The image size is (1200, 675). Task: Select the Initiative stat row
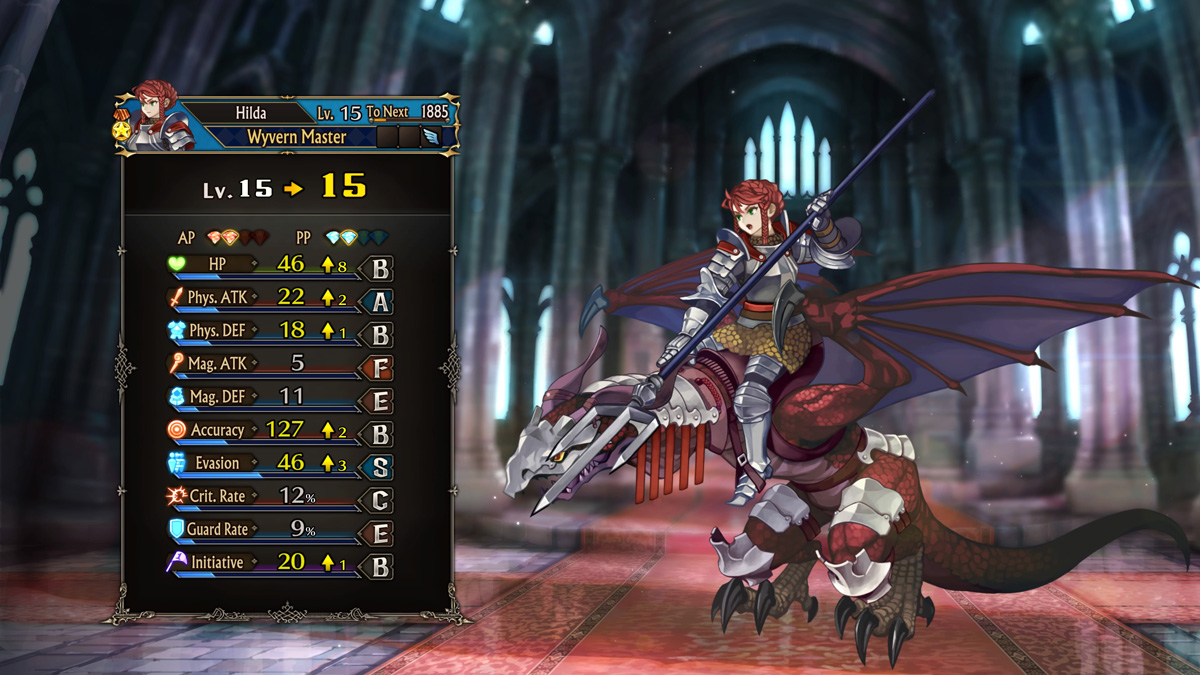click(x=278, y=562)
